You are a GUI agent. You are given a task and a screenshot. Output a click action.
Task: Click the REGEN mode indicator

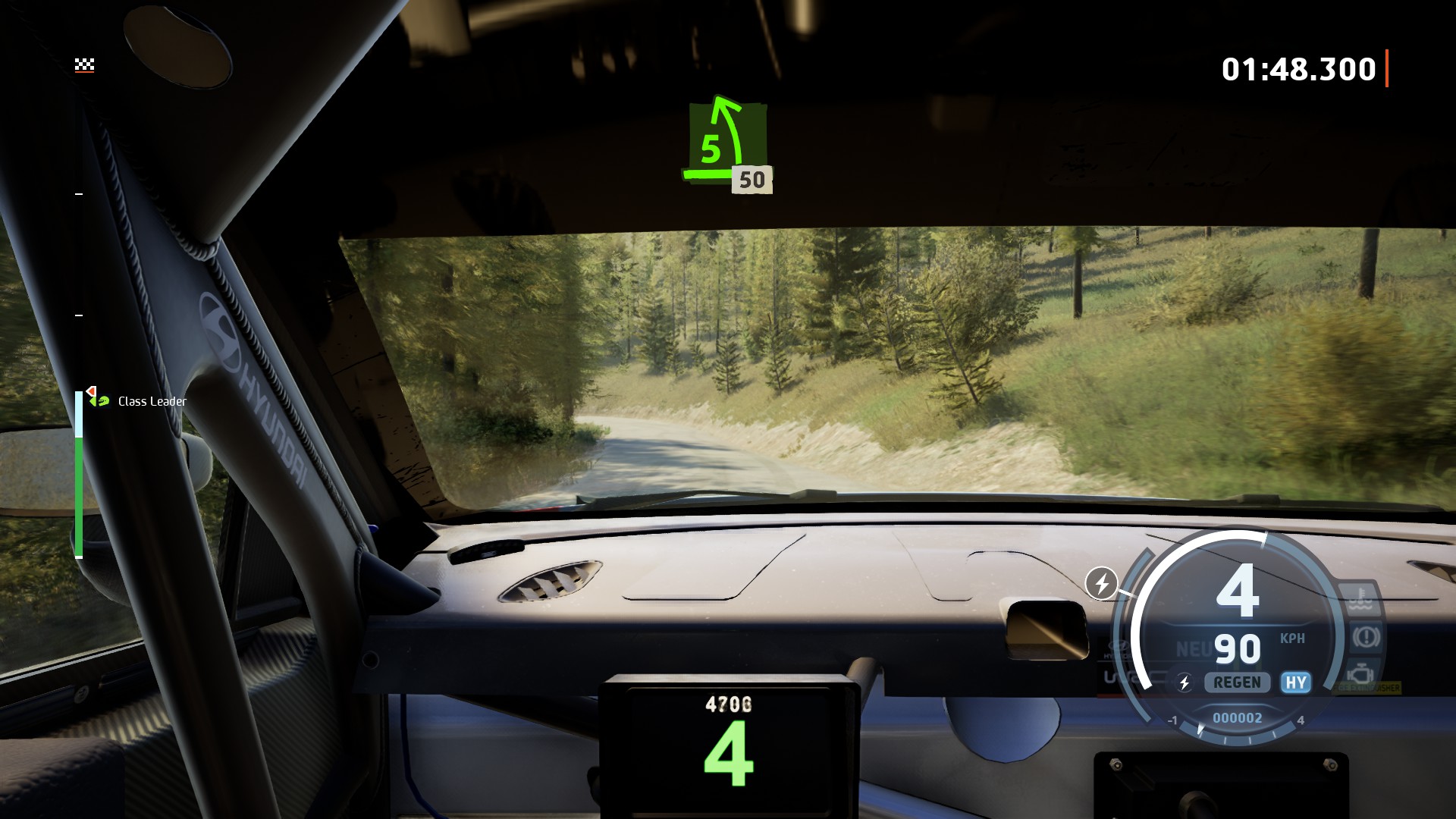click(x=1237, y=682)
